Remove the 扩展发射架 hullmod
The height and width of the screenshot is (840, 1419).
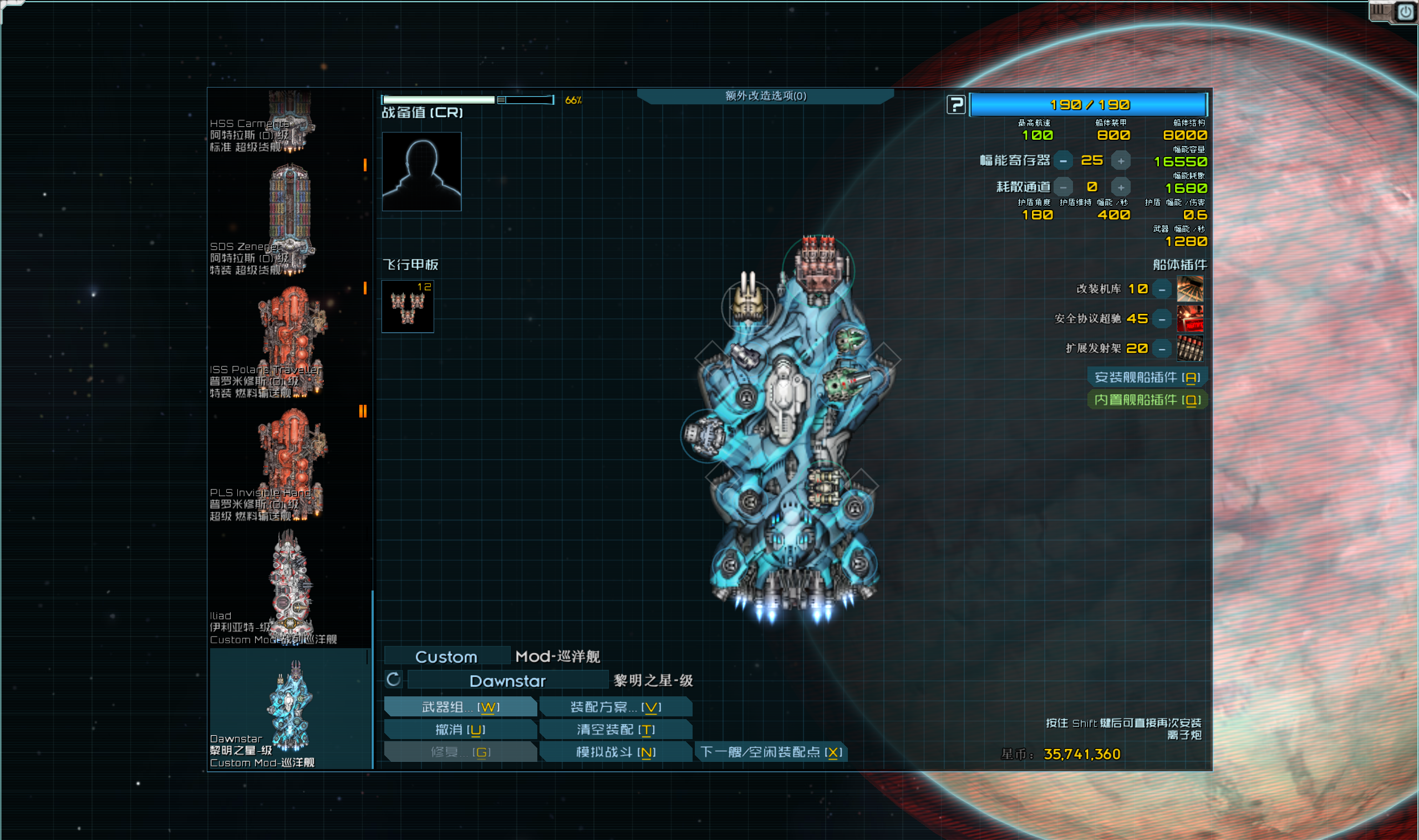click(1162, 349)
